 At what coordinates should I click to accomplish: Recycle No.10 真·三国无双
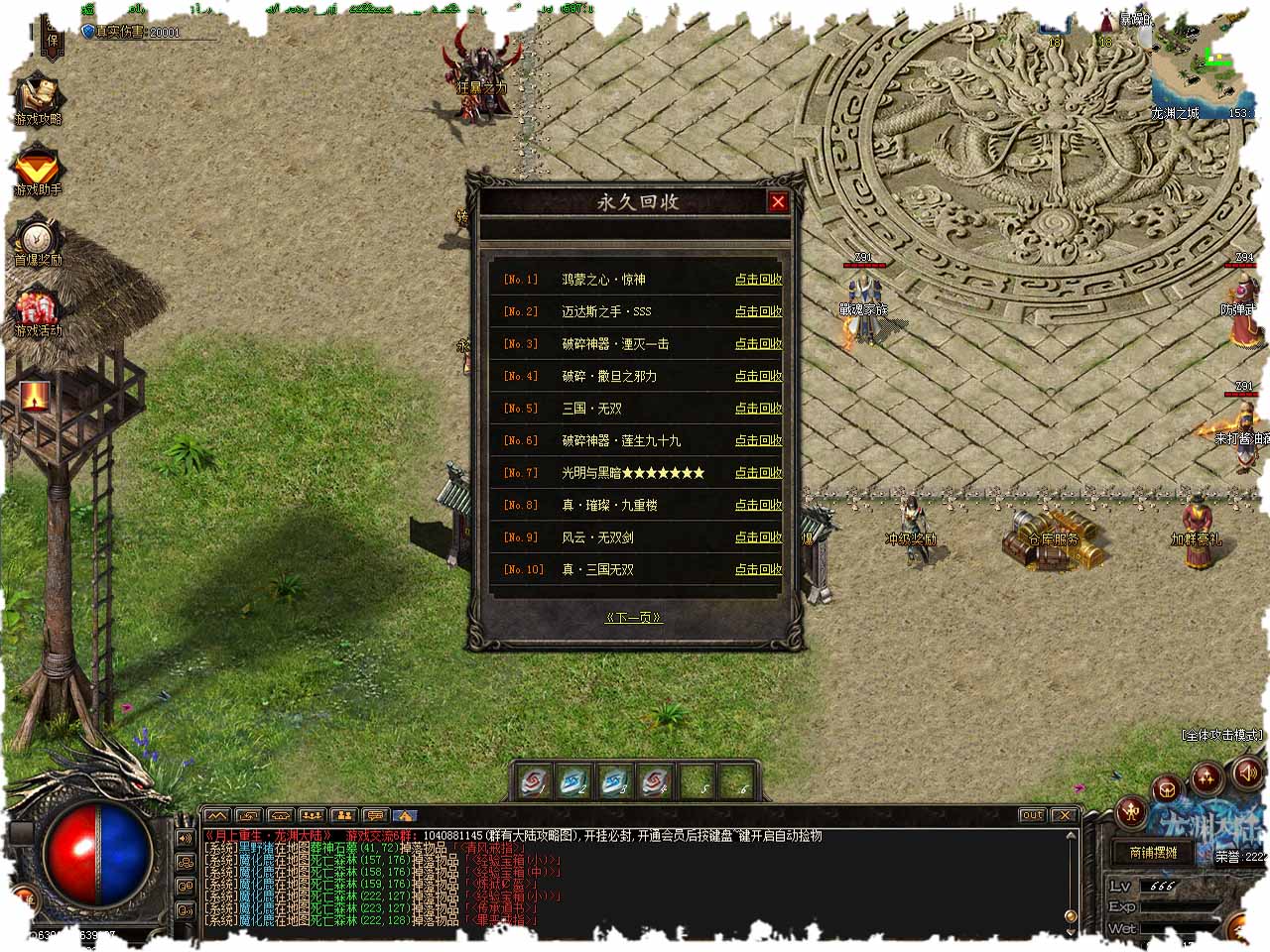point(758,569)
